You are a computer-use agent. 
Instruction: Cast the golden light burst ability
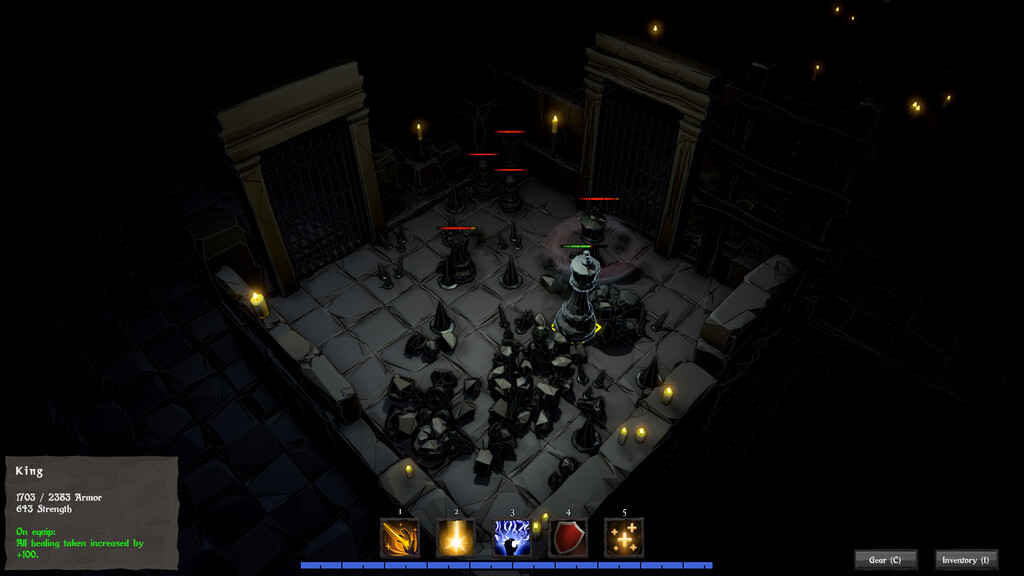(456, 538)
